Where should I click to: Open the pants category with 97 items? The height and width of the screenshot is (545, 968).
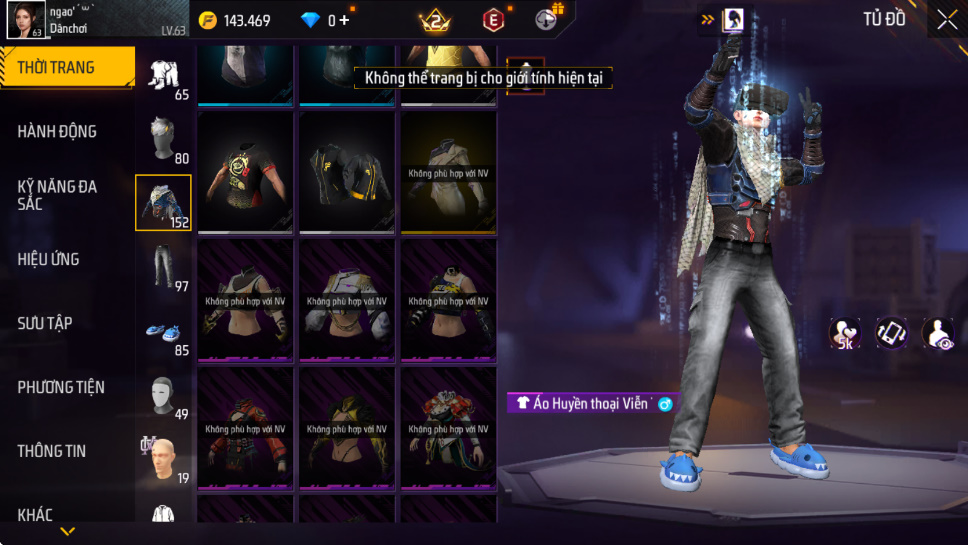pos(164,267)
